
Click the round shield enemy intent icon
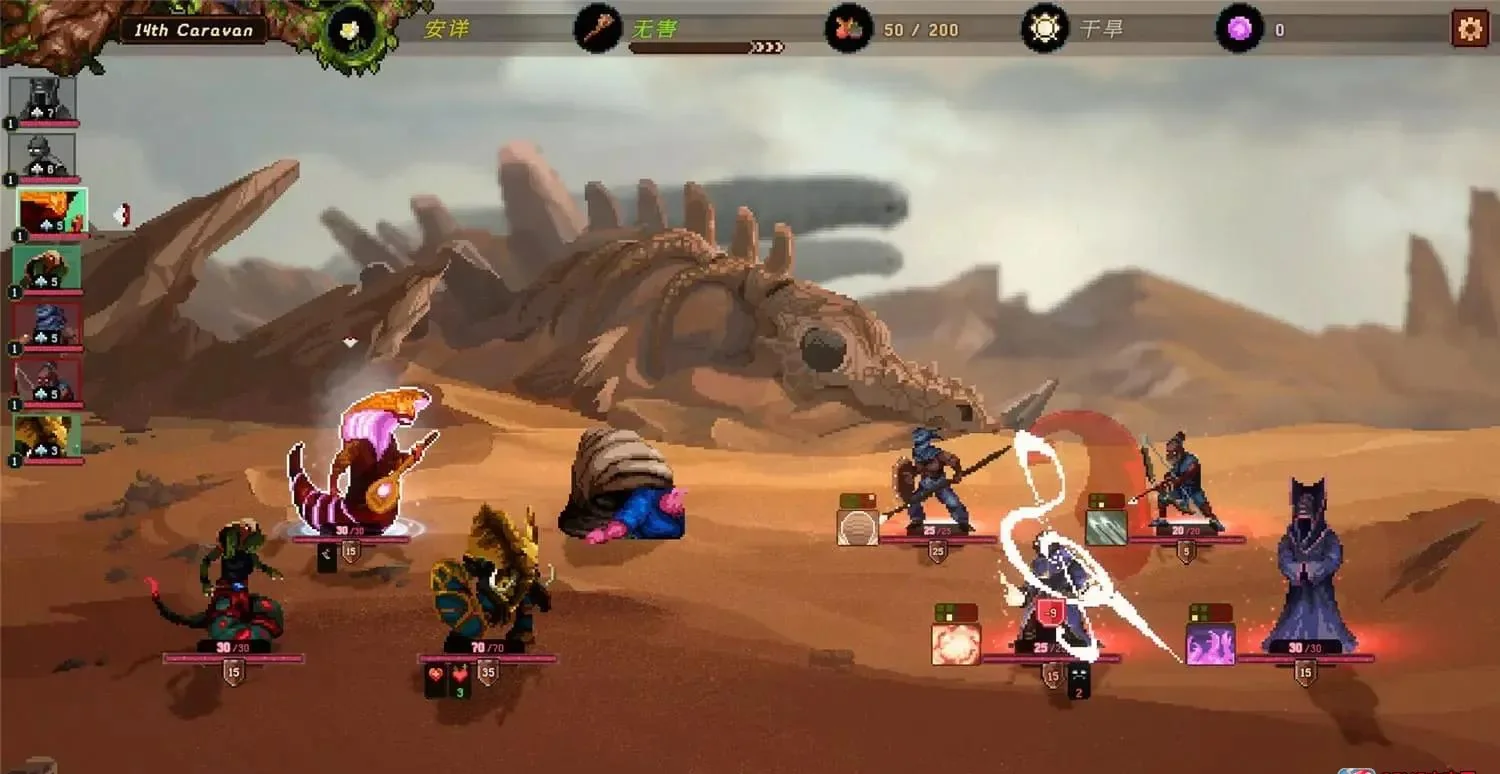[x=858, y=527]
